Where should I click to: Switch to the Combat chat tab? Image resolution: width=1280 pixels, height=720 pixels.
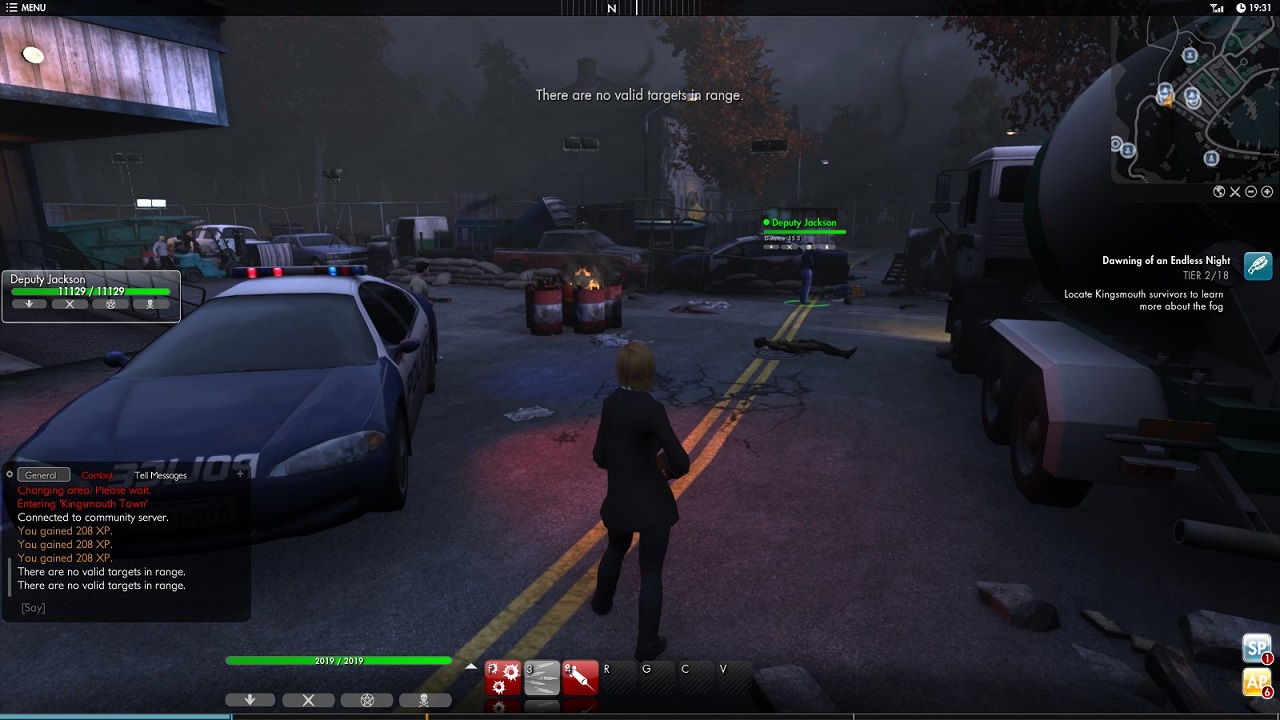click(x=97, y=475)
